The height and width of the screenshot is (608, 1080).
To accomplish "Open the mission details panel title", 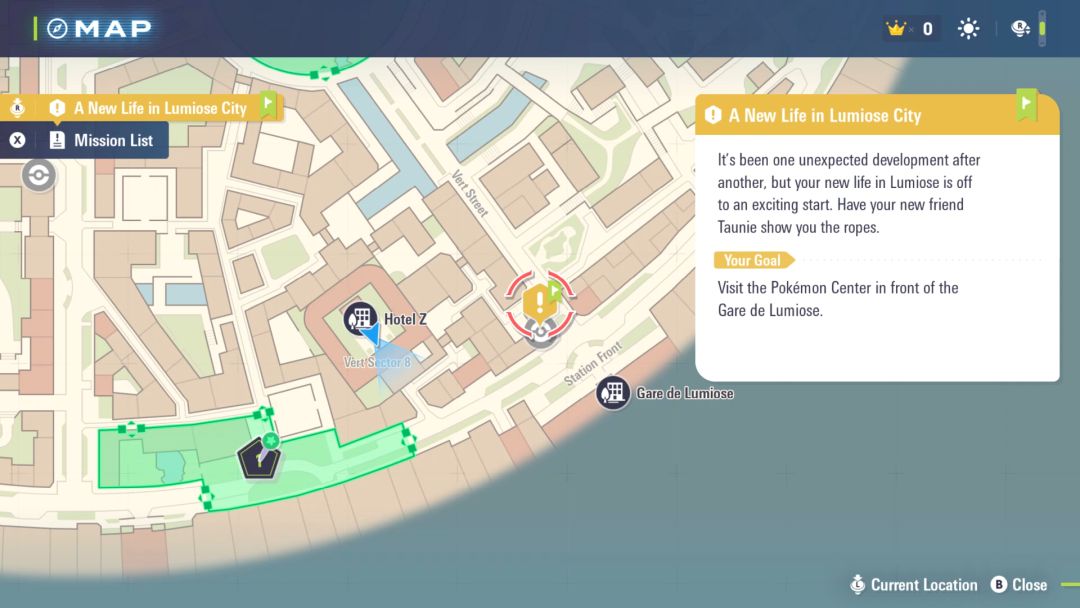I will [x=824, y=115].
